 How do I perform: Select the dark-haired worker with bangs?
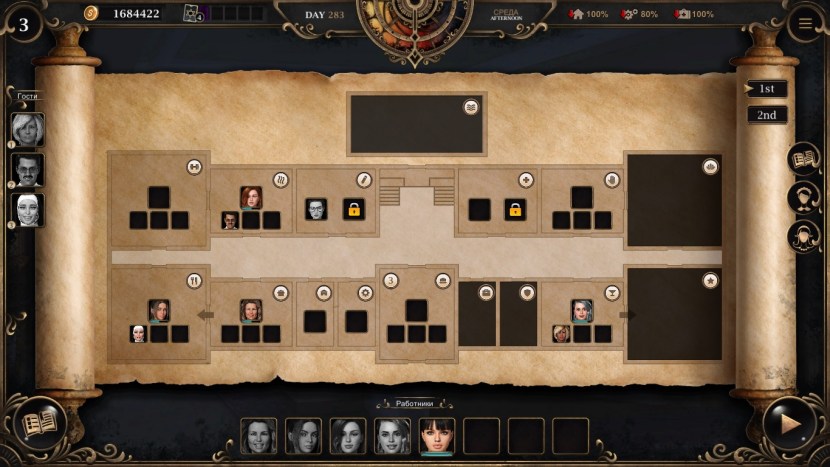[437, 435]
